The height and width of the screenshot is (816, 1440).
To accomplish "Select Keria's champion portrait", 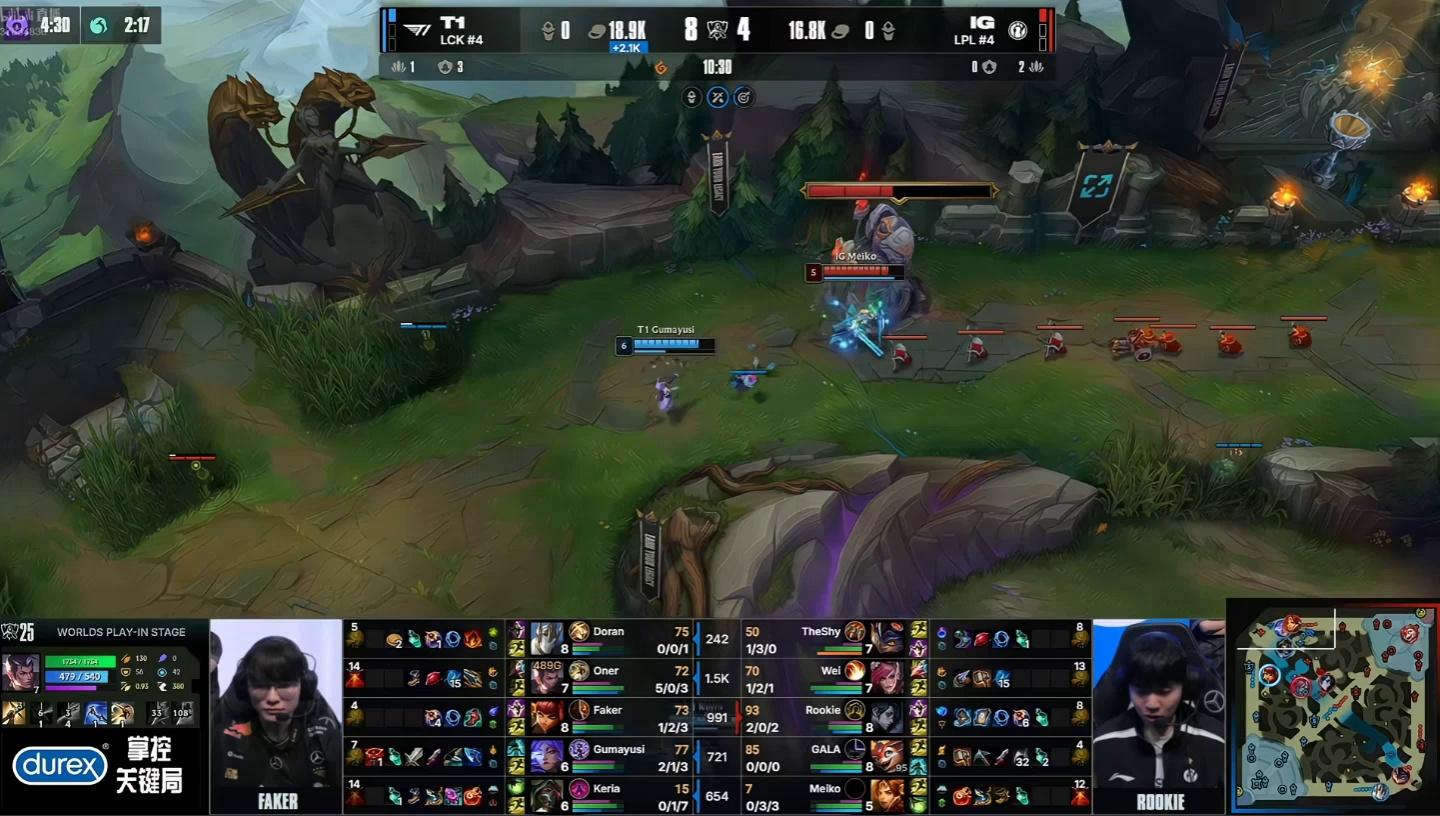I will pyautogui.click(x=547, y=795).
